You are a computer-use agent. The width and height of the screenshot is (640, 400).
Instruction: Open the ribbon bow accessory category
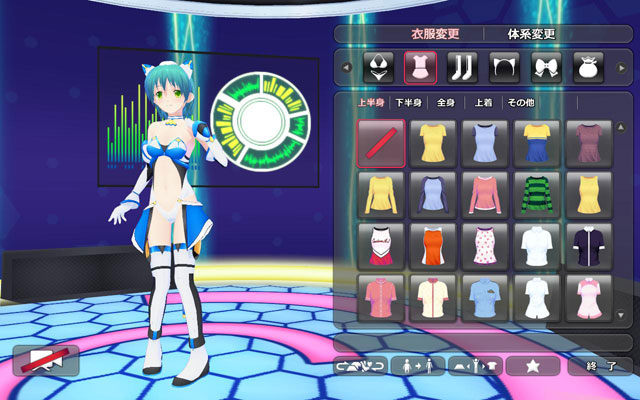[x=545, y=67]
